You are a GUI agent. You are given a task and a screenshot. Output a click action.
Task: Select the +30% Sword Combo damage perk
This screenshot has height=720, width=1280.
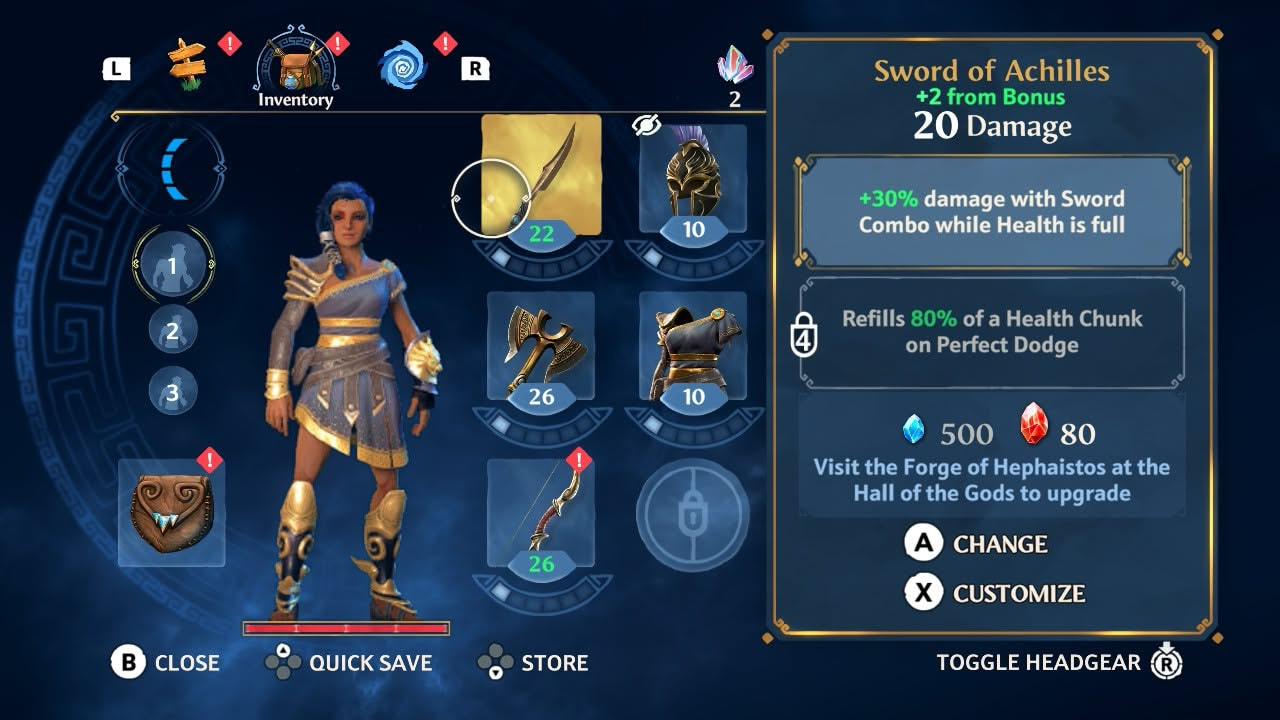click(x=991, y=211)
